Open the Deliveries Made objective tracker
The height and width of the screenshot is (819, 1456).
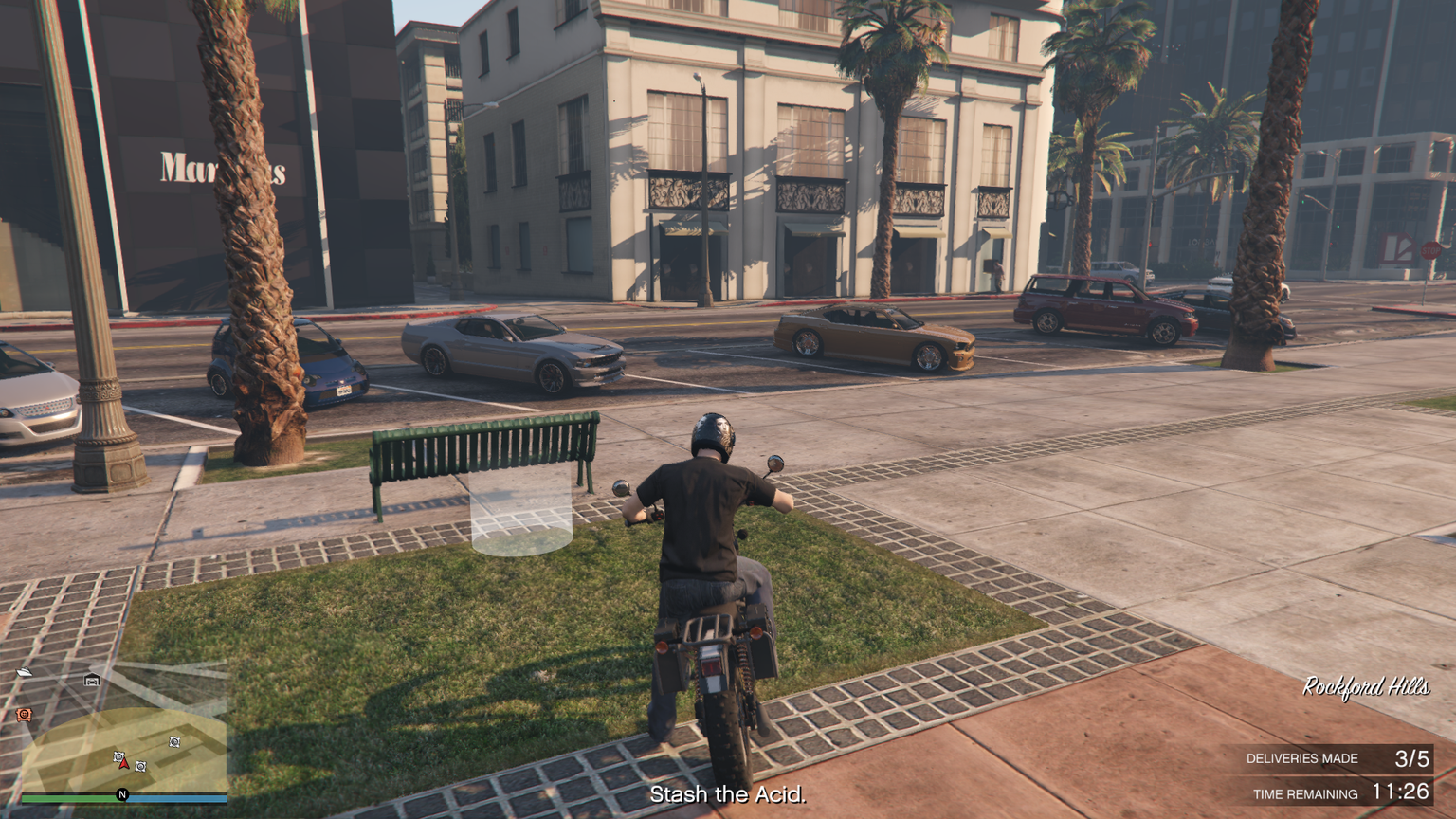click(1337, 758)
